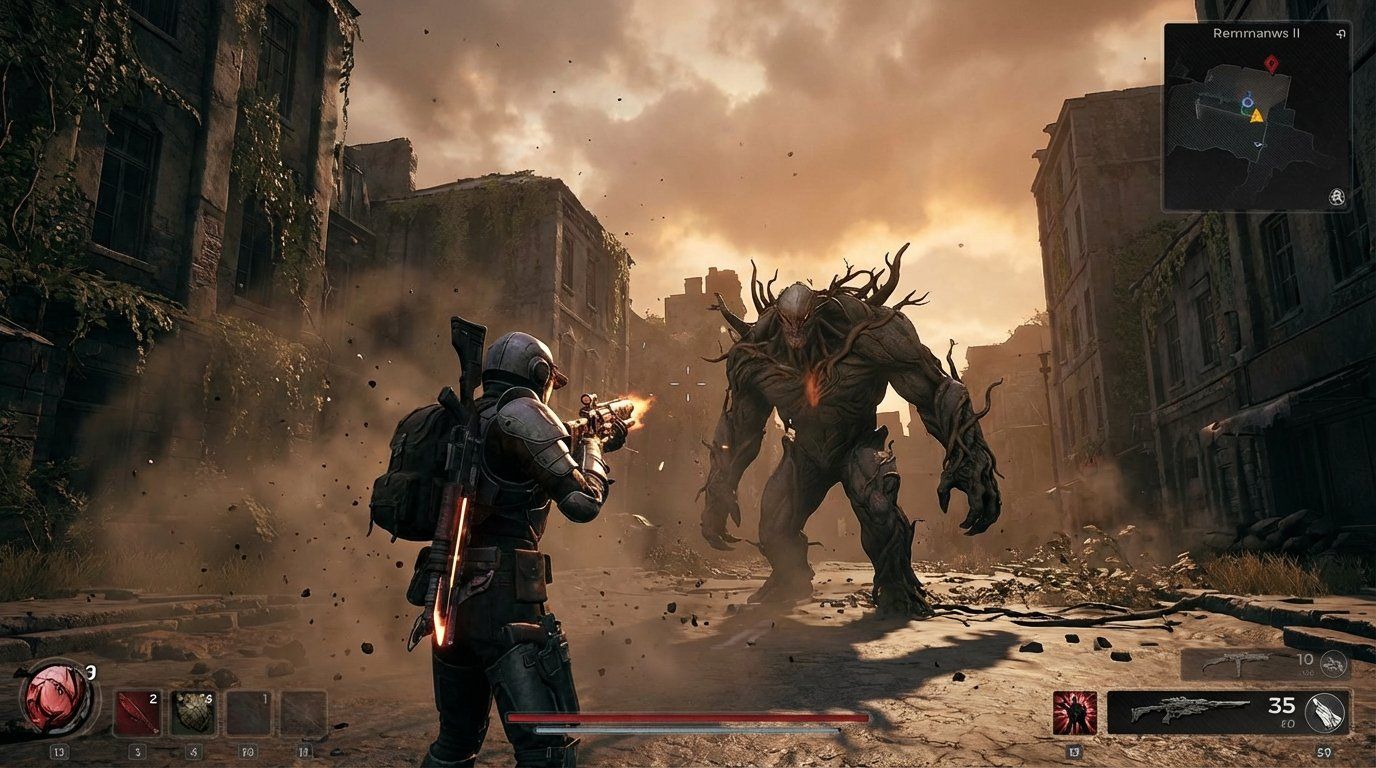Click the 50 keybind below the weapon panel
This screenshot has width=1376, height=768.
coord(1324,751)
